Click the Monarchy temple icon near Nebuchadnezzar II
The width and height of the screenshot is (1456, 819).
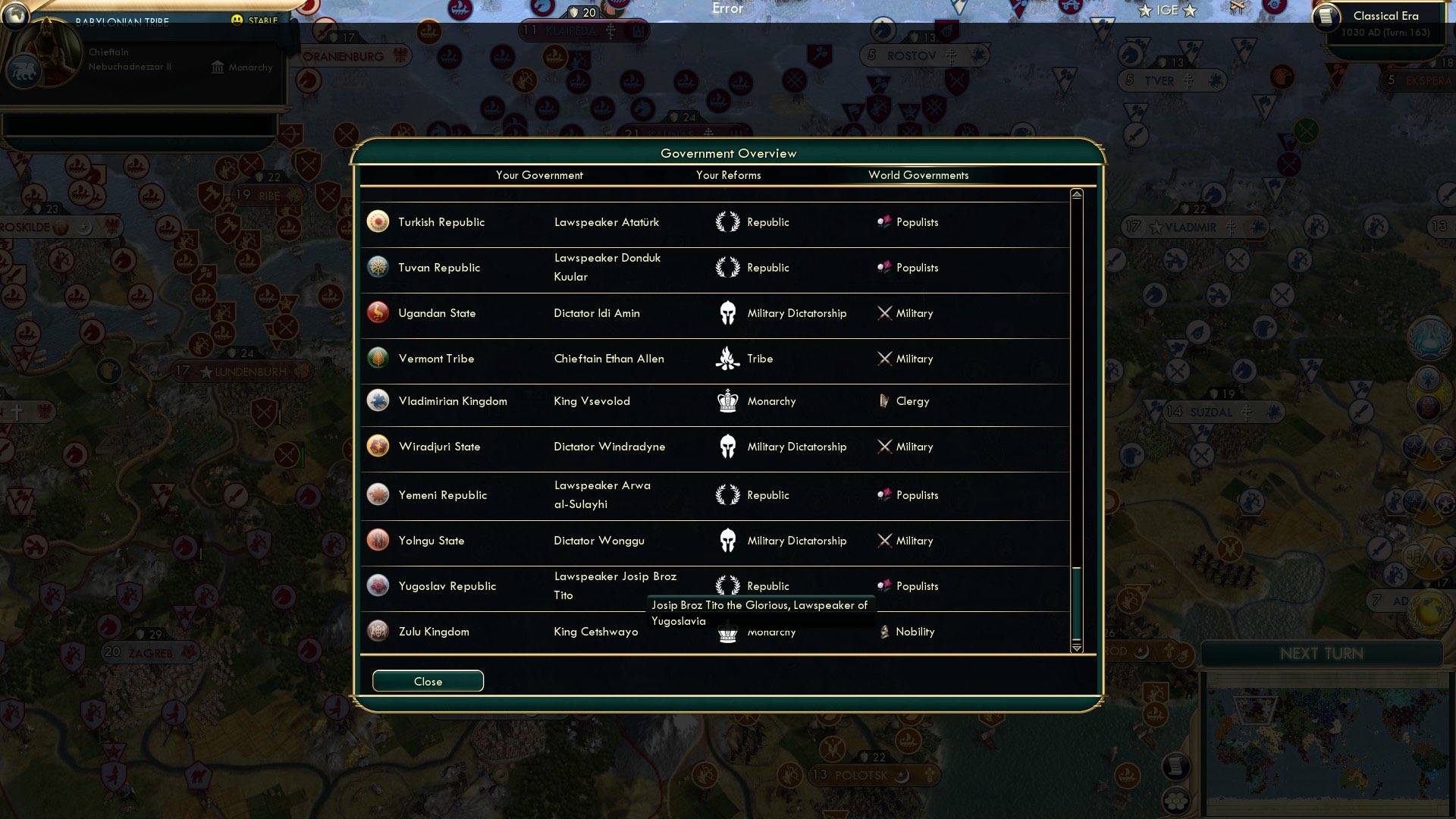pyautogui.click(x=217, y=67)
